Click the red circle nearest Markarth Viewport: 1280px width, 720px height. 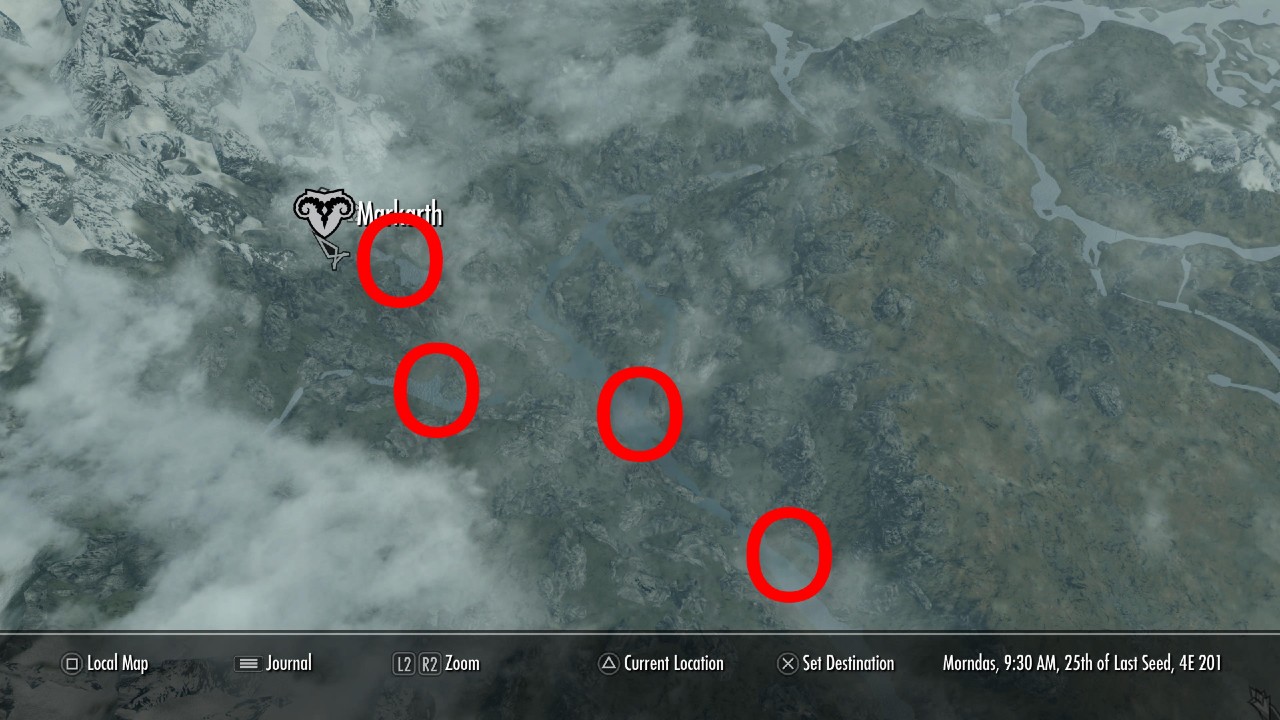400,259
